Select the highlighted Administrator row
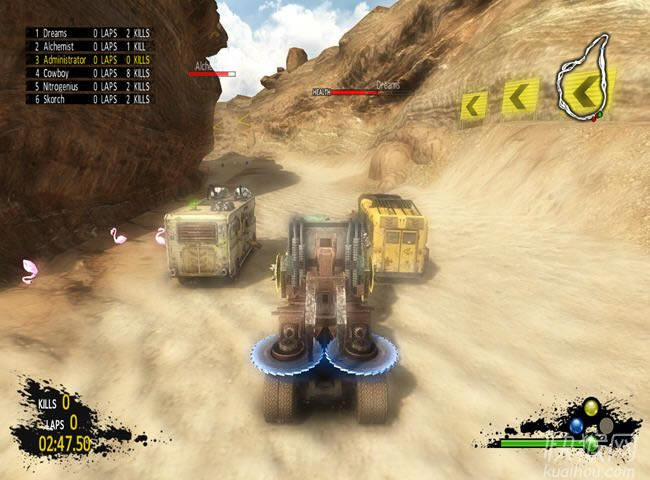 (x=90, y=60)
